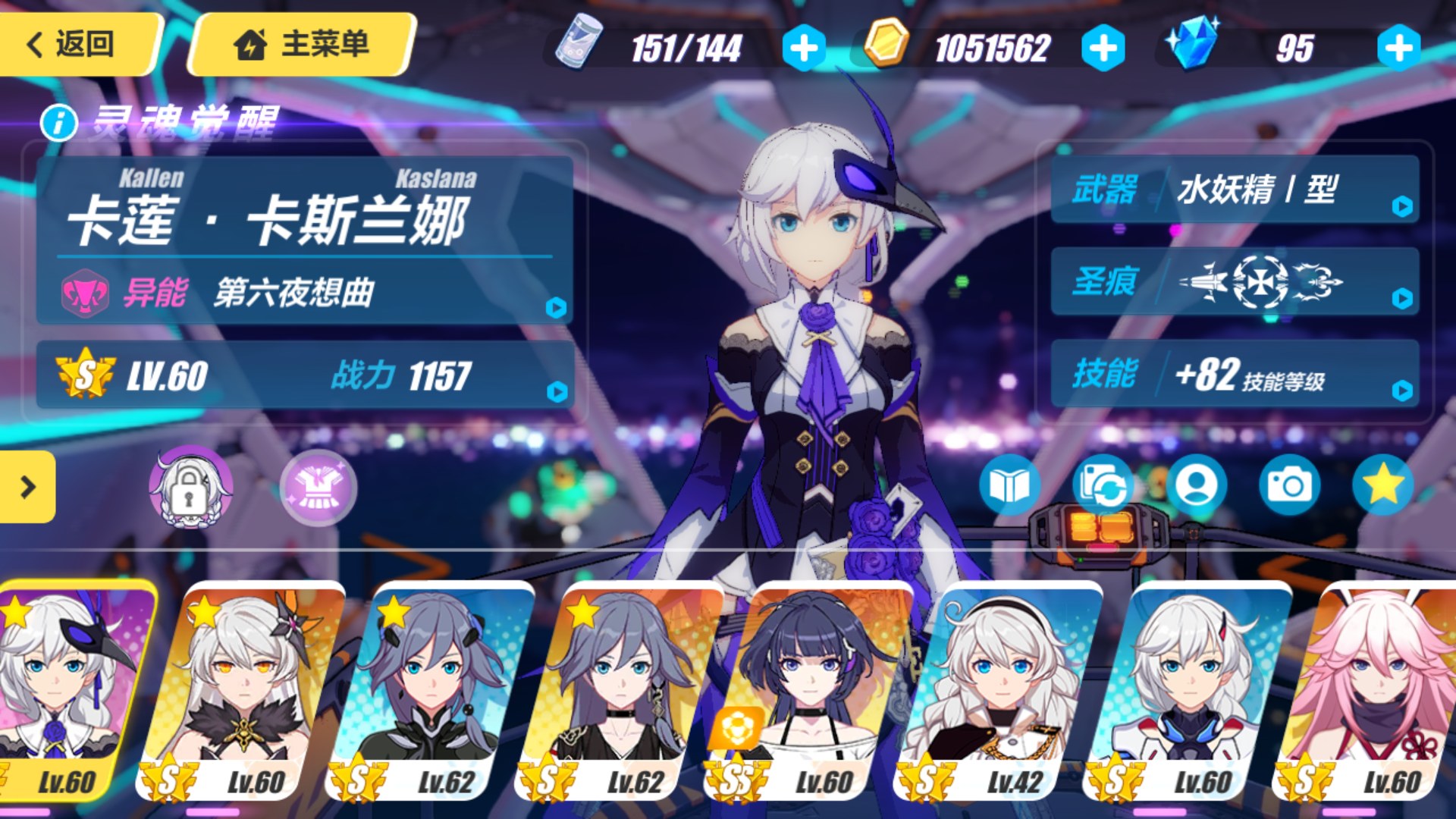Expand the yellow side arrow tab
Screen dimensions: 1456x819
(x=27, y=487)
